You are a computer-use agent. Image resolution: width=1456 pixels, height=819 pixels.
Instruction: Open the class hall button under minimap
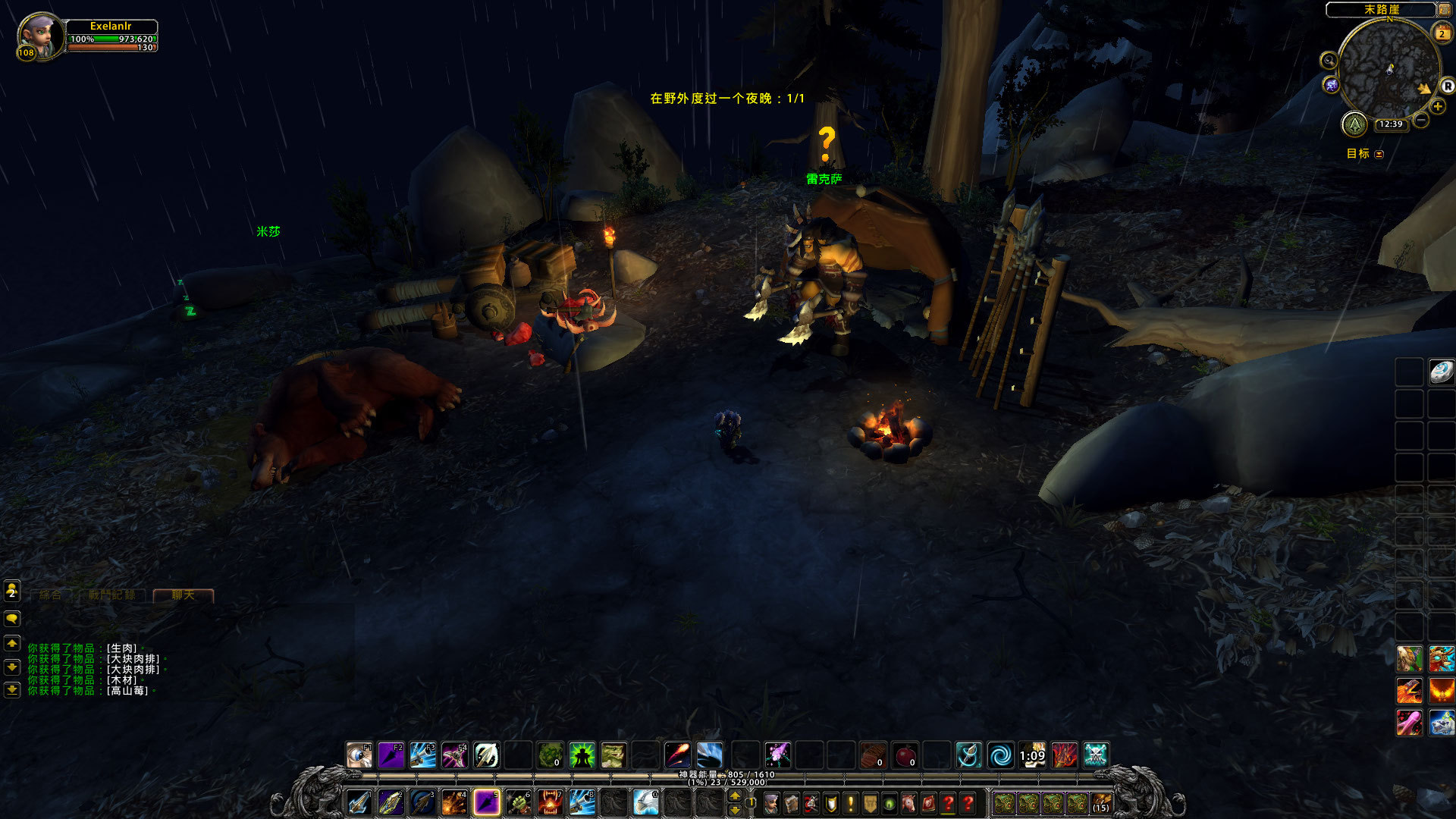click(1354, 124)
